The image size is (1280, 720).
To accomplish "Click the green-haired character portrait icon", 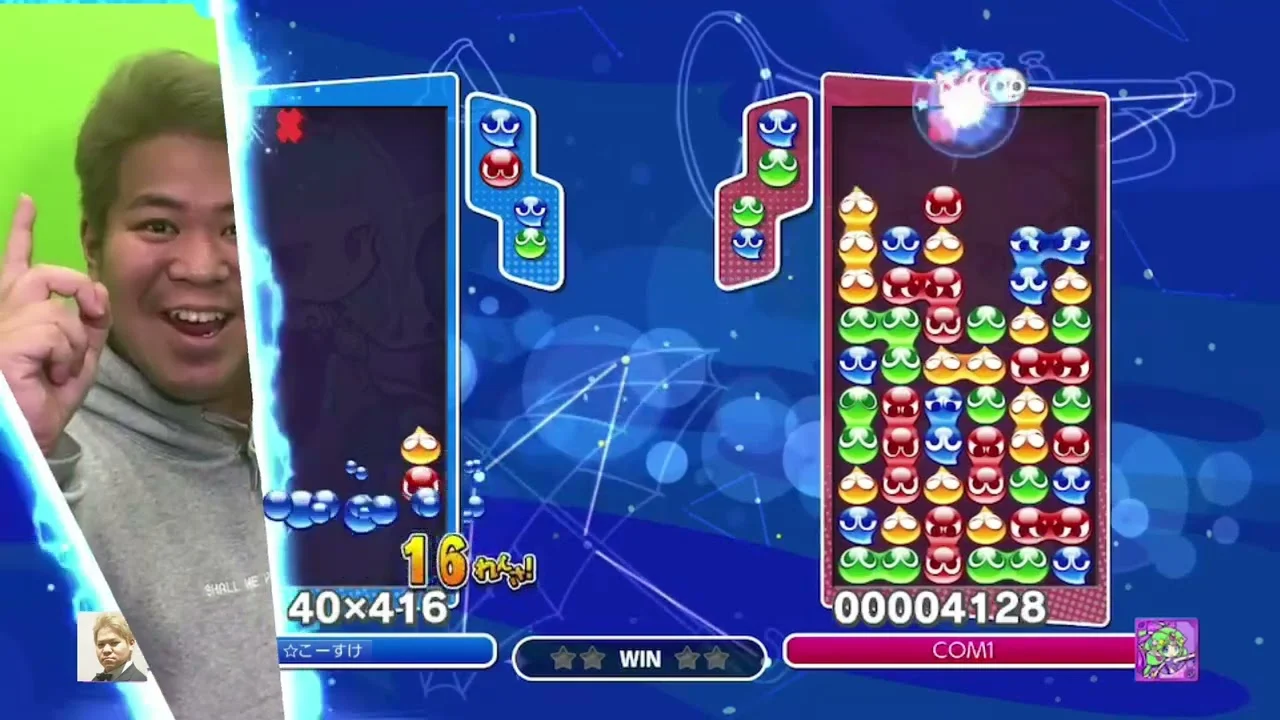I will click(1166, 649).
